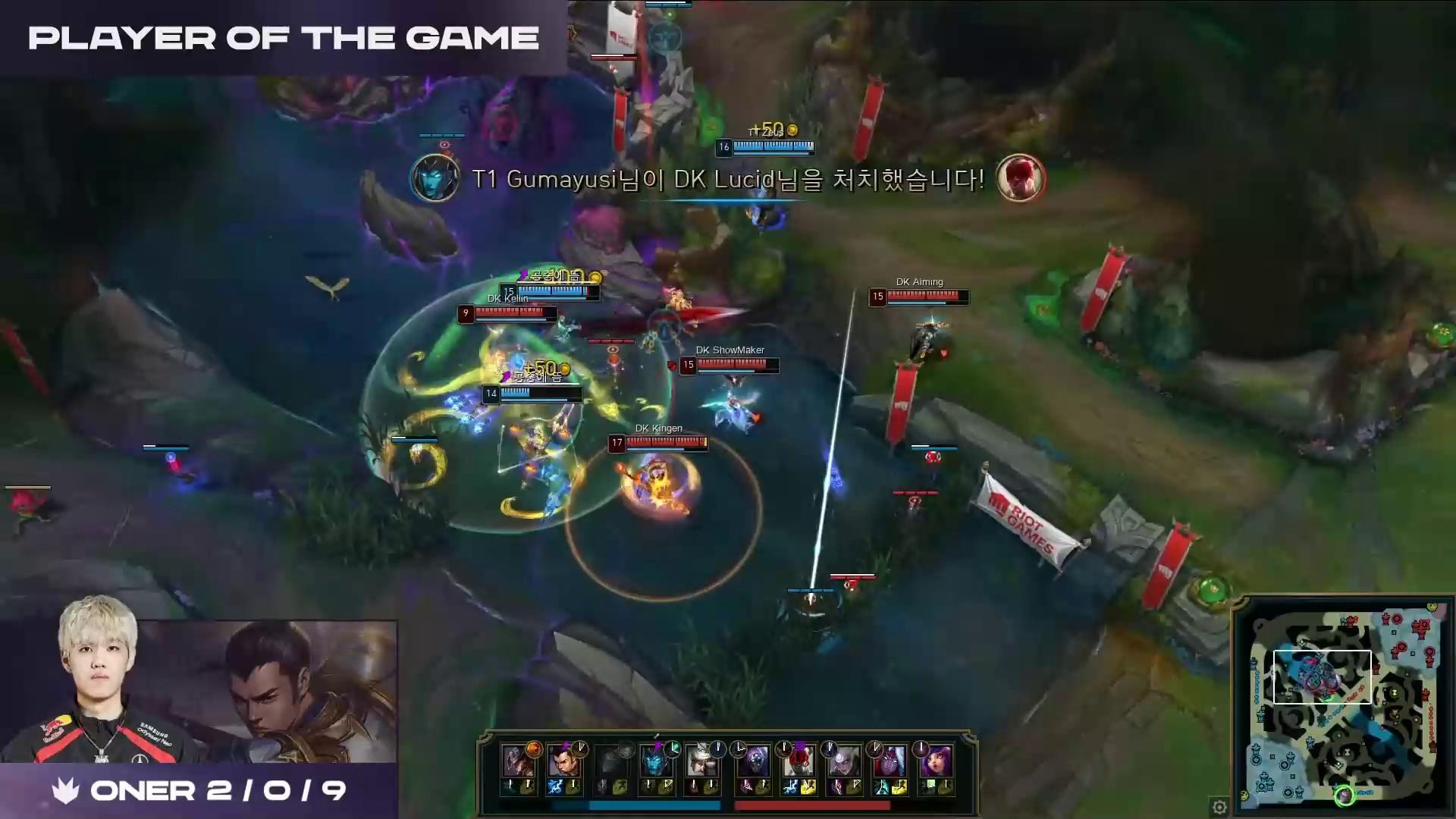Click the white camera-view rectangle on the minimap
This screenshot has height=819, width=1456.
pos(1322,676)
